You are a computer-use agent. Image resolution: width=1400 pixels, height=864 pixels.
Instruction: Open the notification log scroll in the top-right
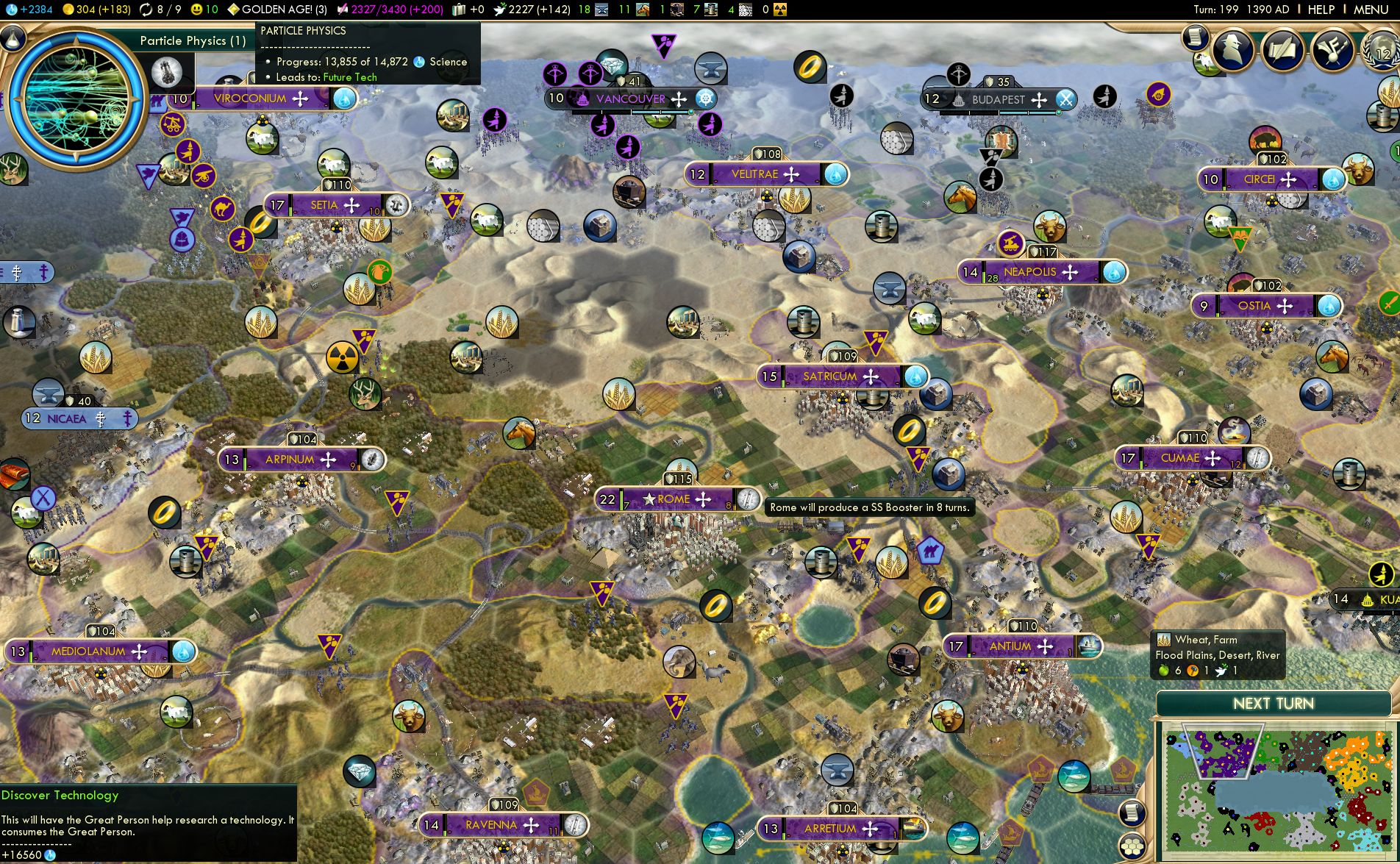(1196, 36)
